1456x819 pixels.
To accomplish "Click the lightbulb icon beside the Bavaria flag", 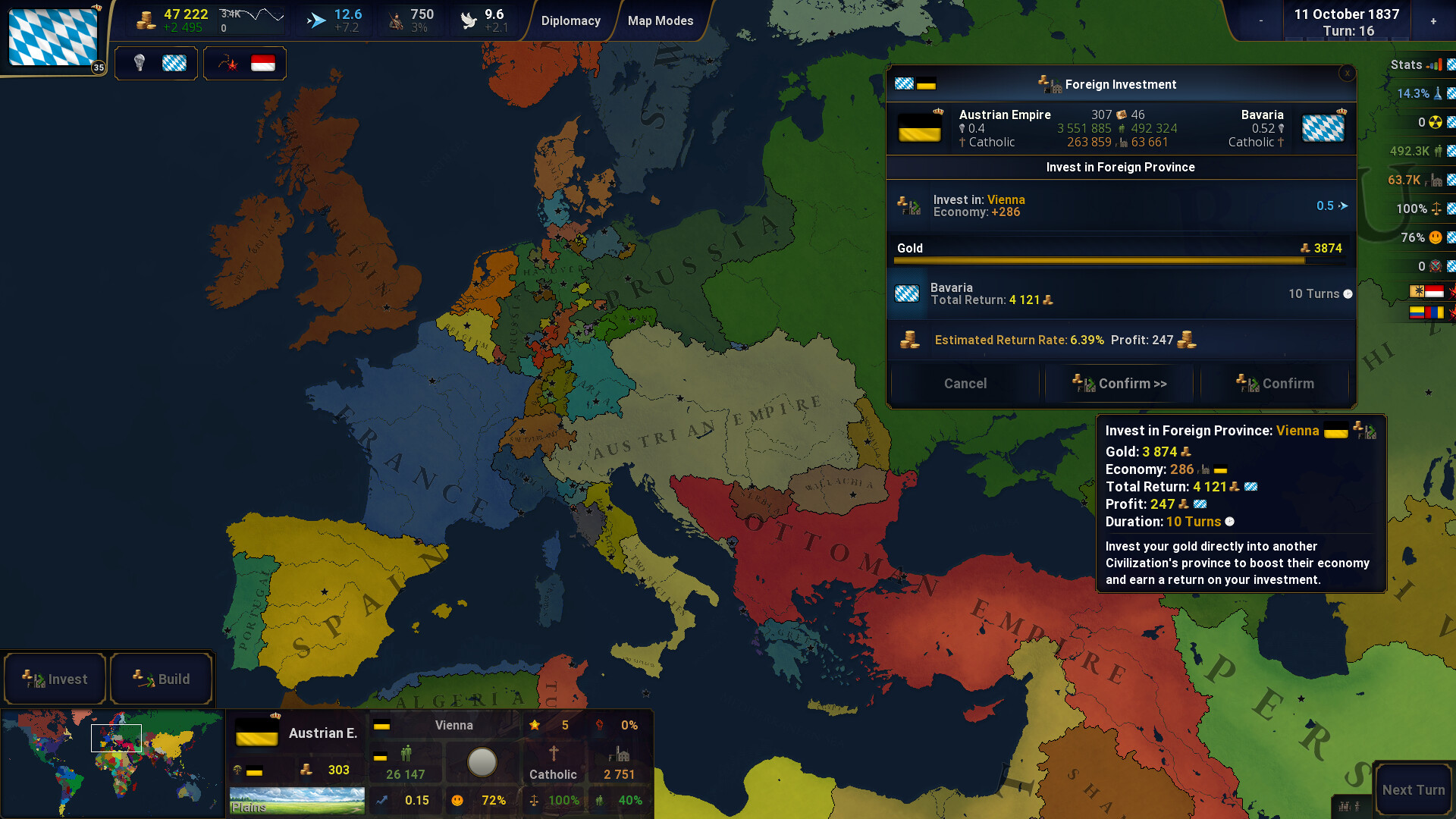I will click(139, 63).
